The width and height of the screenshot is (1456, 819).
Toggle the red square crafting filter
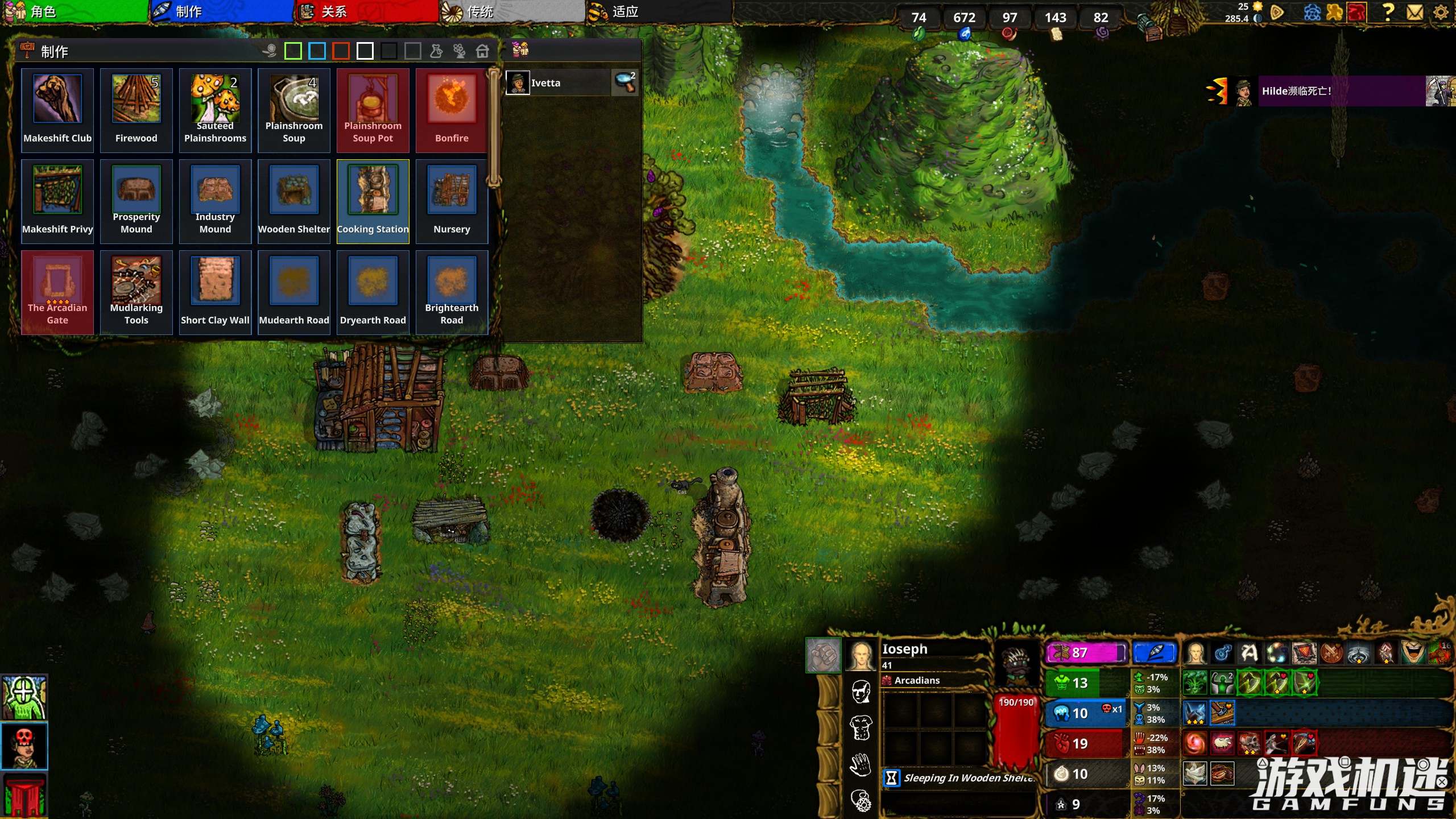coord(341,51)
